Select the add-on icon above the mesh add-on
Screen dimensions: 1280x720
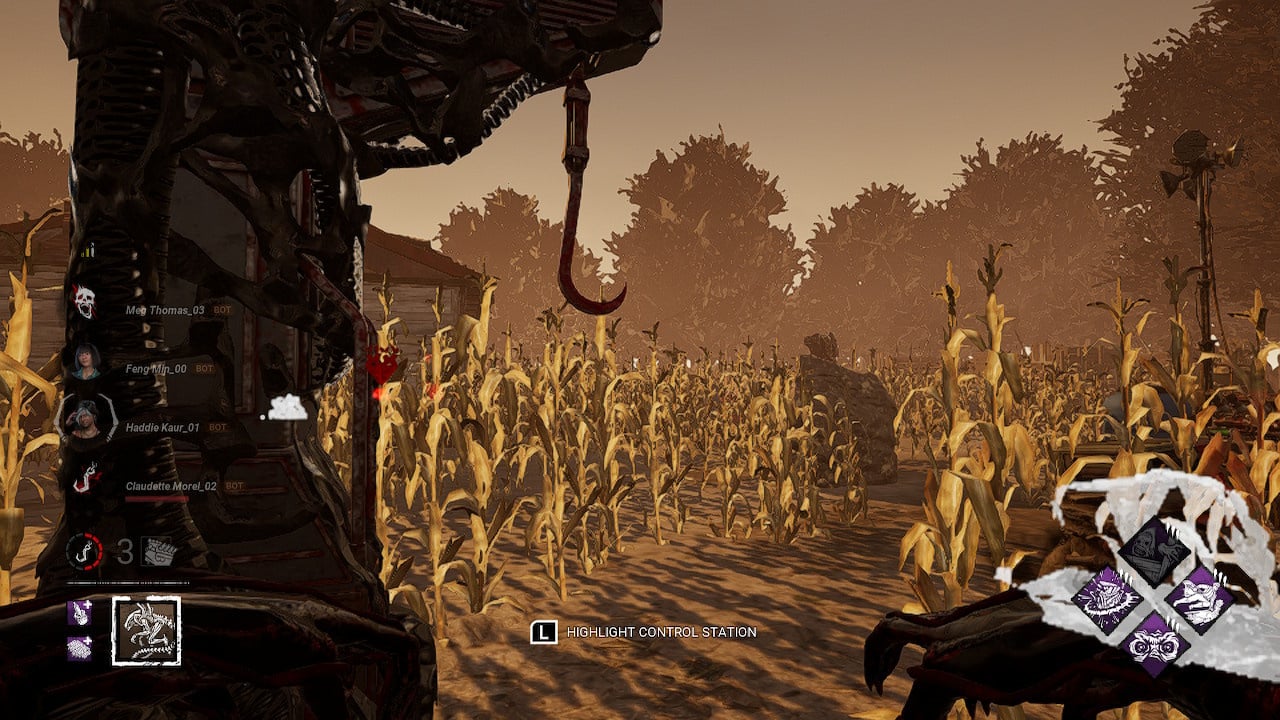[80, 613]
